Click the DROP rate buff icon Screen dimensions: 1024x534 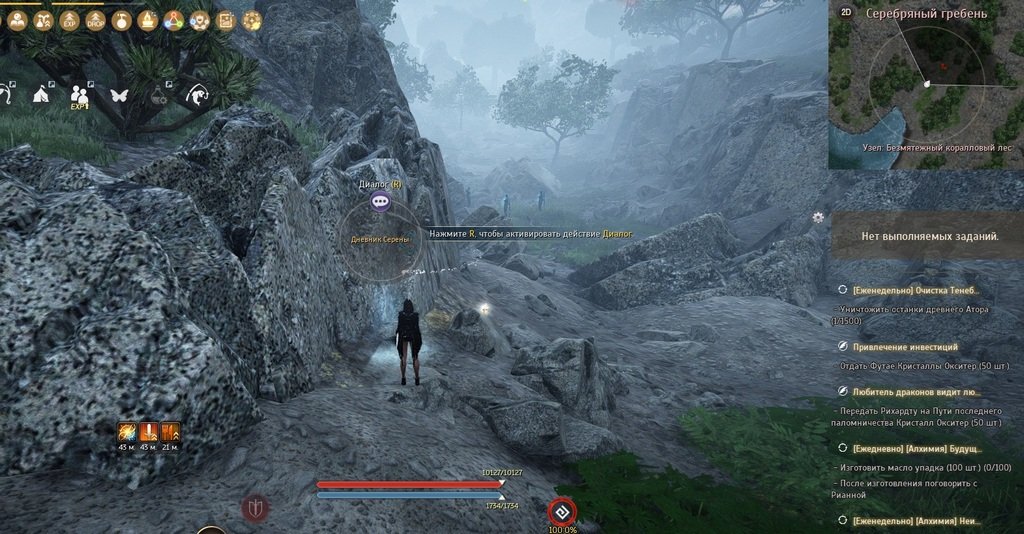tap(96, 19)
